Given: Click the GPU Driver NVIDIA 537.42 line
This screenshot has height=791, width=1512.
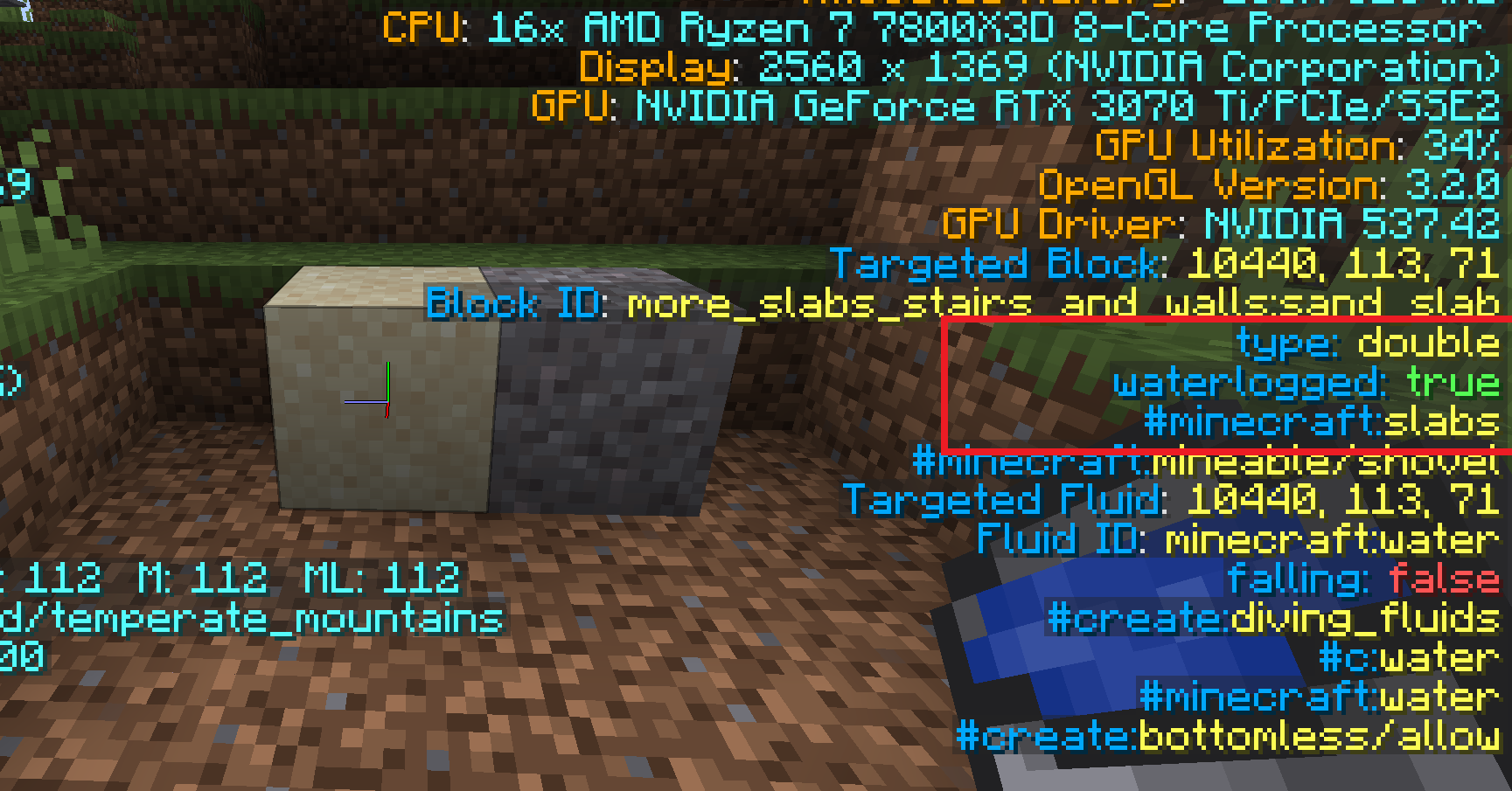Looking at the screenshot, I should point(1220,225).
